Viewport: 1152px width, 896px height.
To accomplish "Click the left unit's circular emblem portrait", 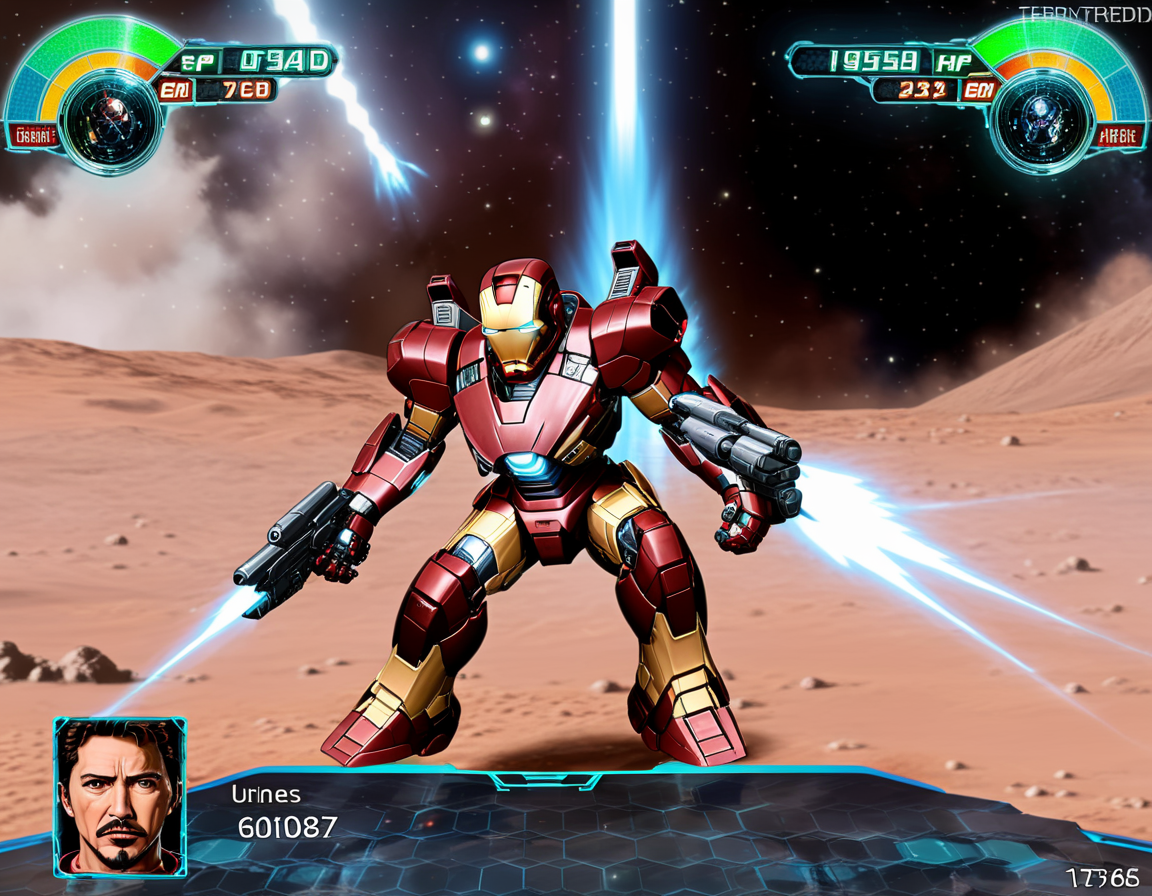I will point(111,120).
